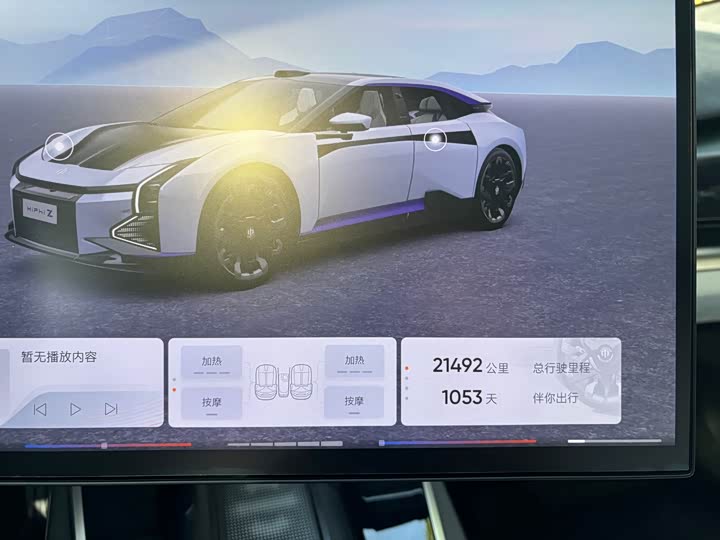This screenshot has width=720, height=540.
Task: Skip to the previous track
Action: (40, 408)
